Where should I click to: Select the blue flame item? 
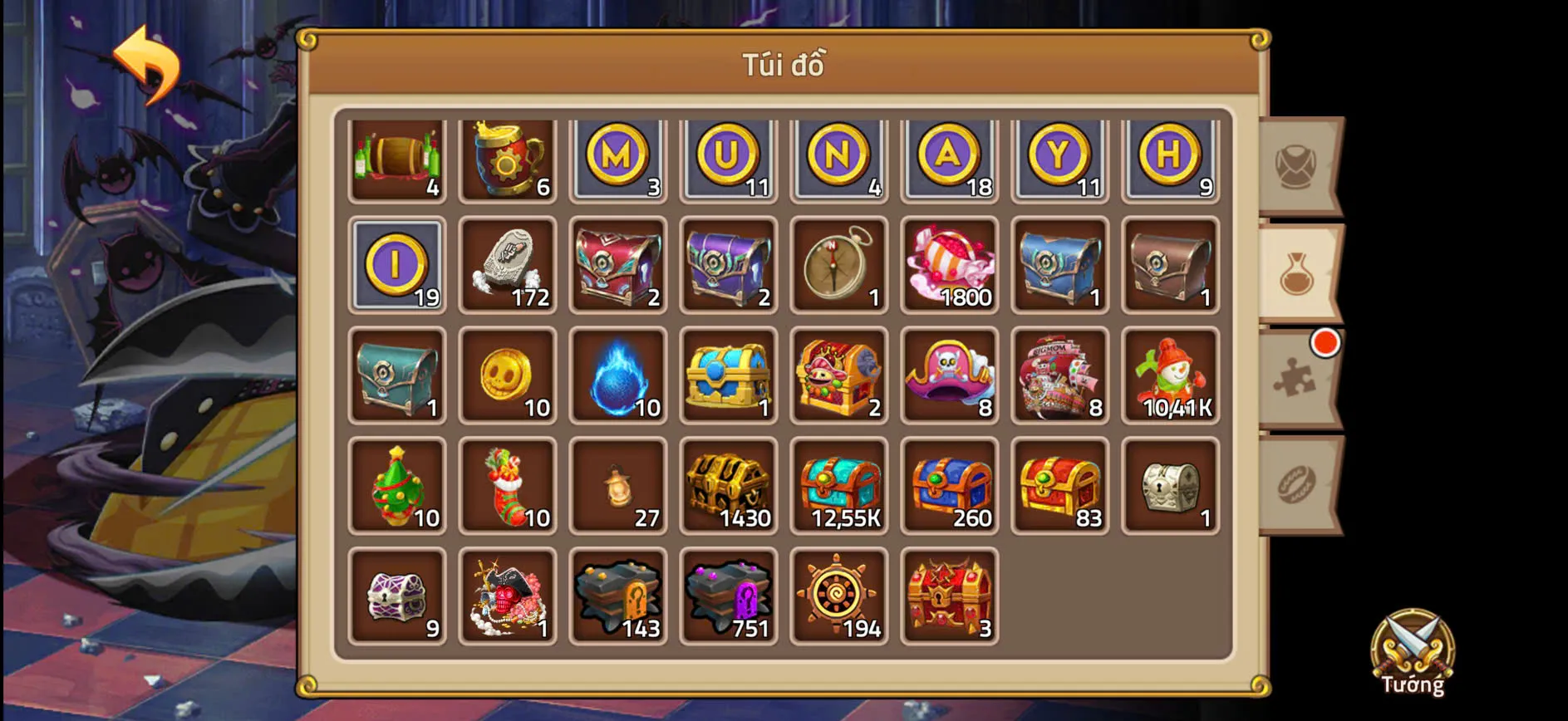618,374
